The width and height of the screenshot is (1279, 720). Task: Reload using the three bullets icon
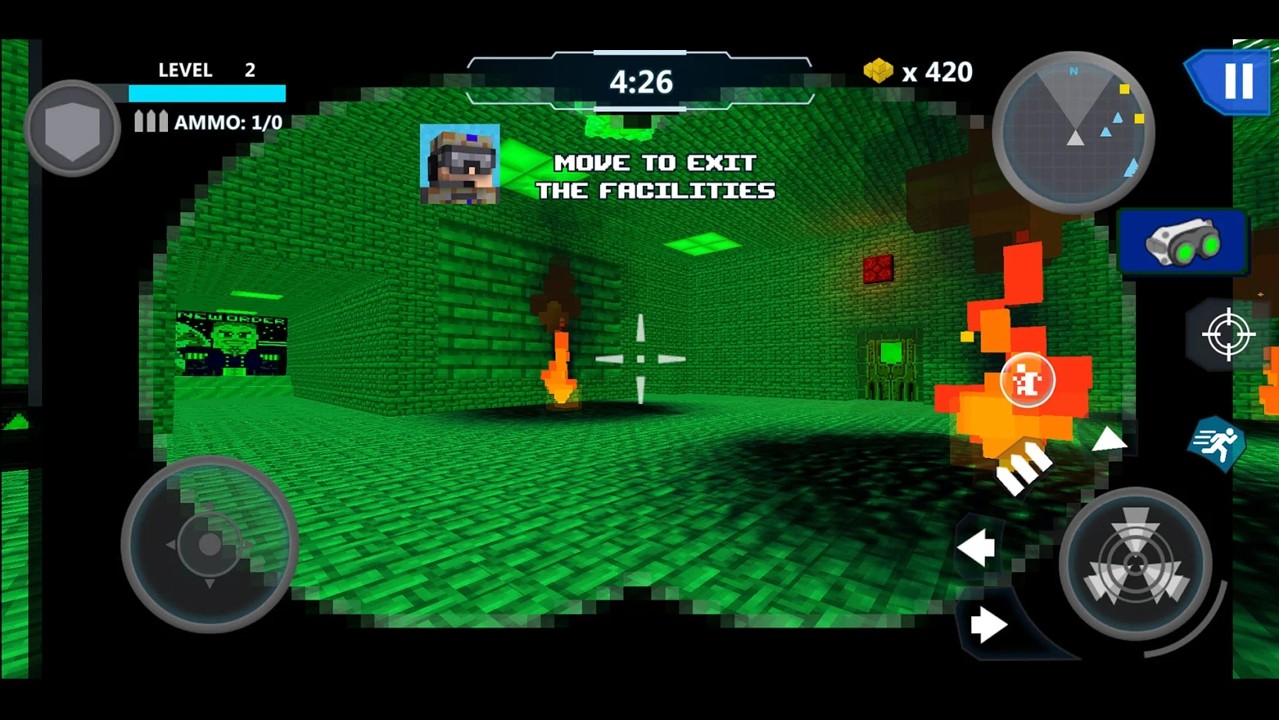[x=1024, y=467]
